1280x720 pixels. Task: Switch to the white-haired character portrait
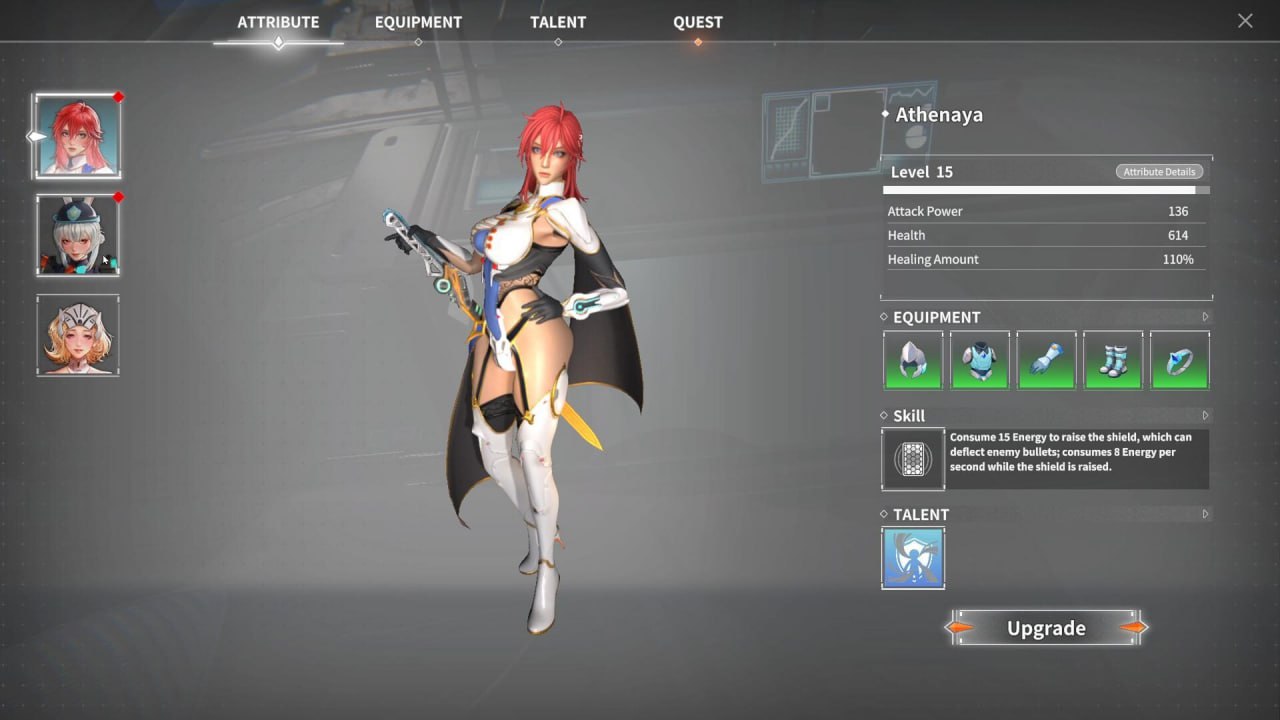click(78, 235)
